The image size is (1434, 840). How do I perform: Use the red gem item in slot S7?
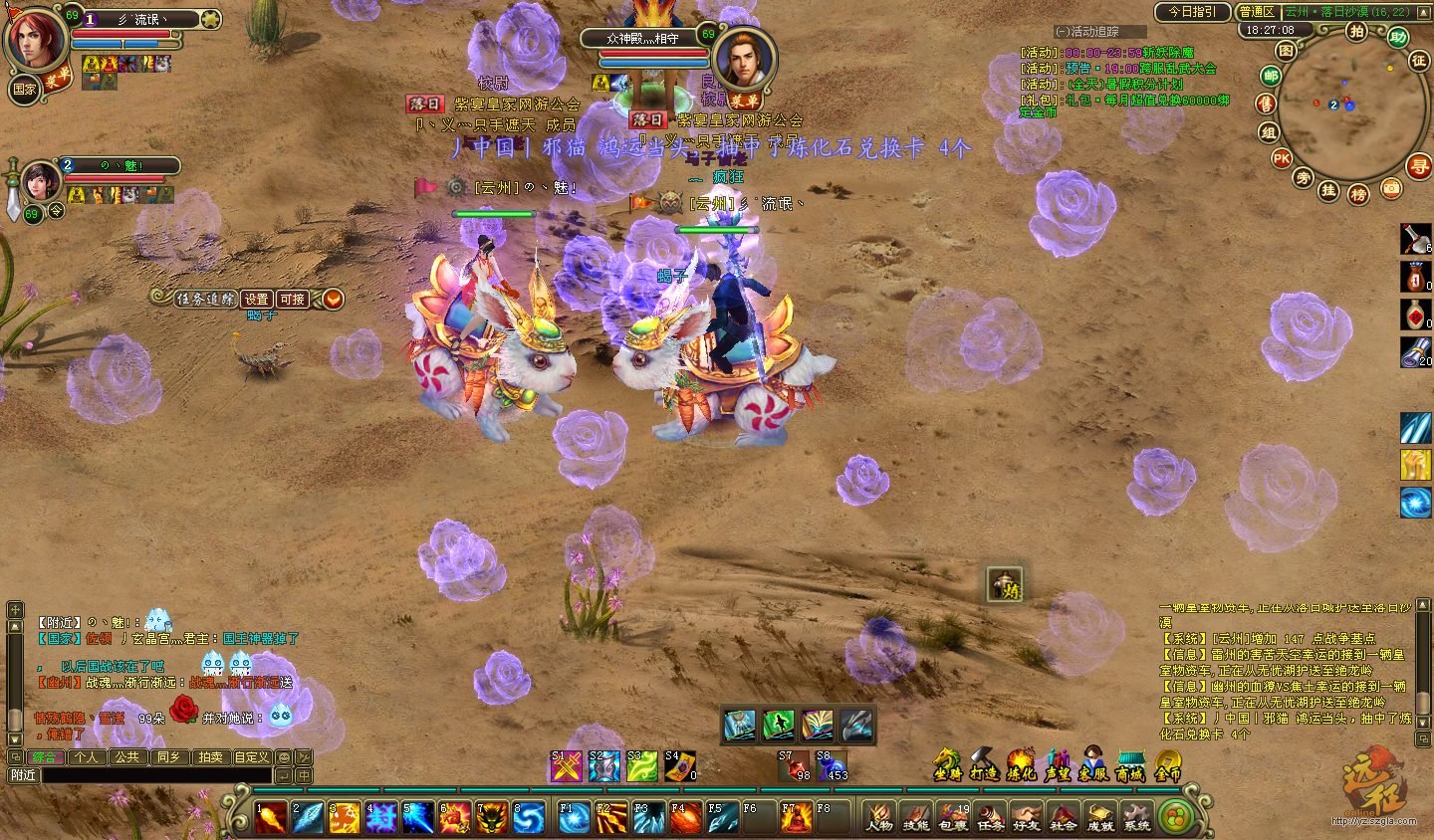click(794, 765)
